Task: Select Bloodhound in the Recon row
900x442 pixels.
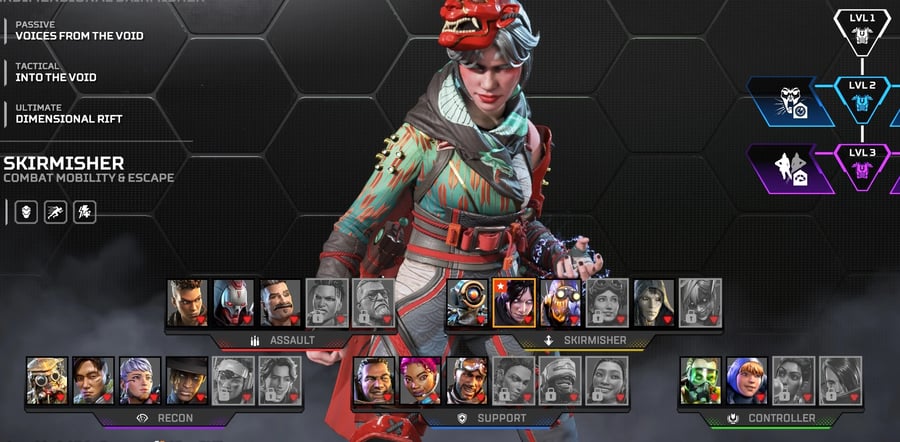Action: 47,380
